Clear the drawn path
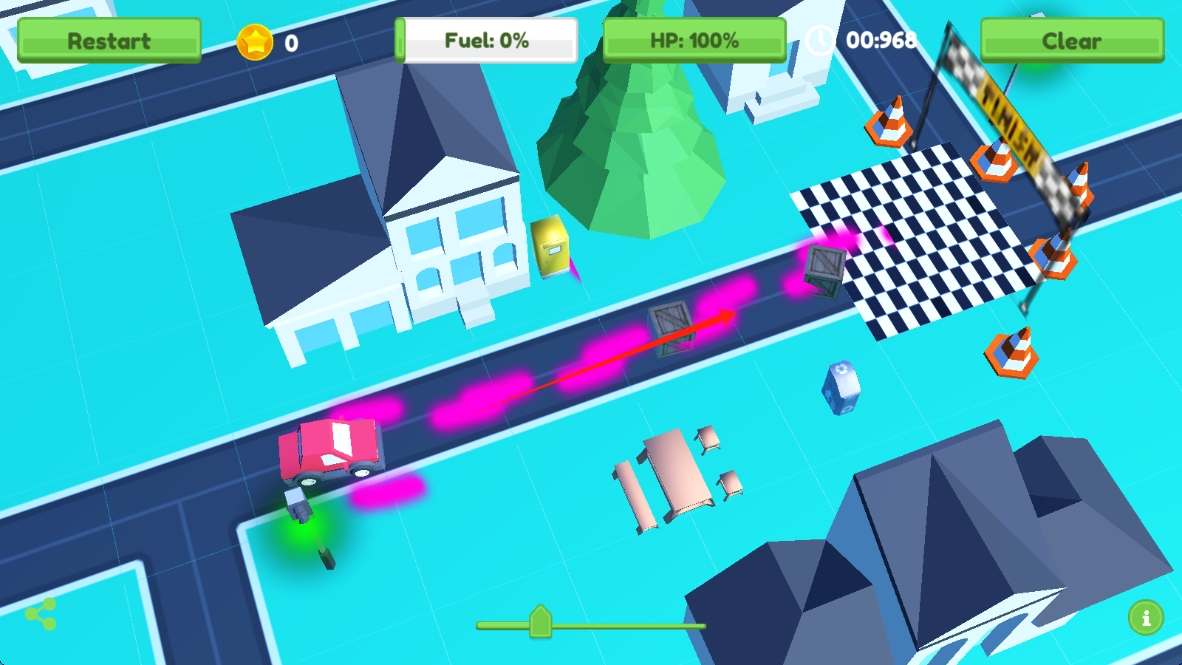This screenshot has width=1182, height=665. 1071,41
